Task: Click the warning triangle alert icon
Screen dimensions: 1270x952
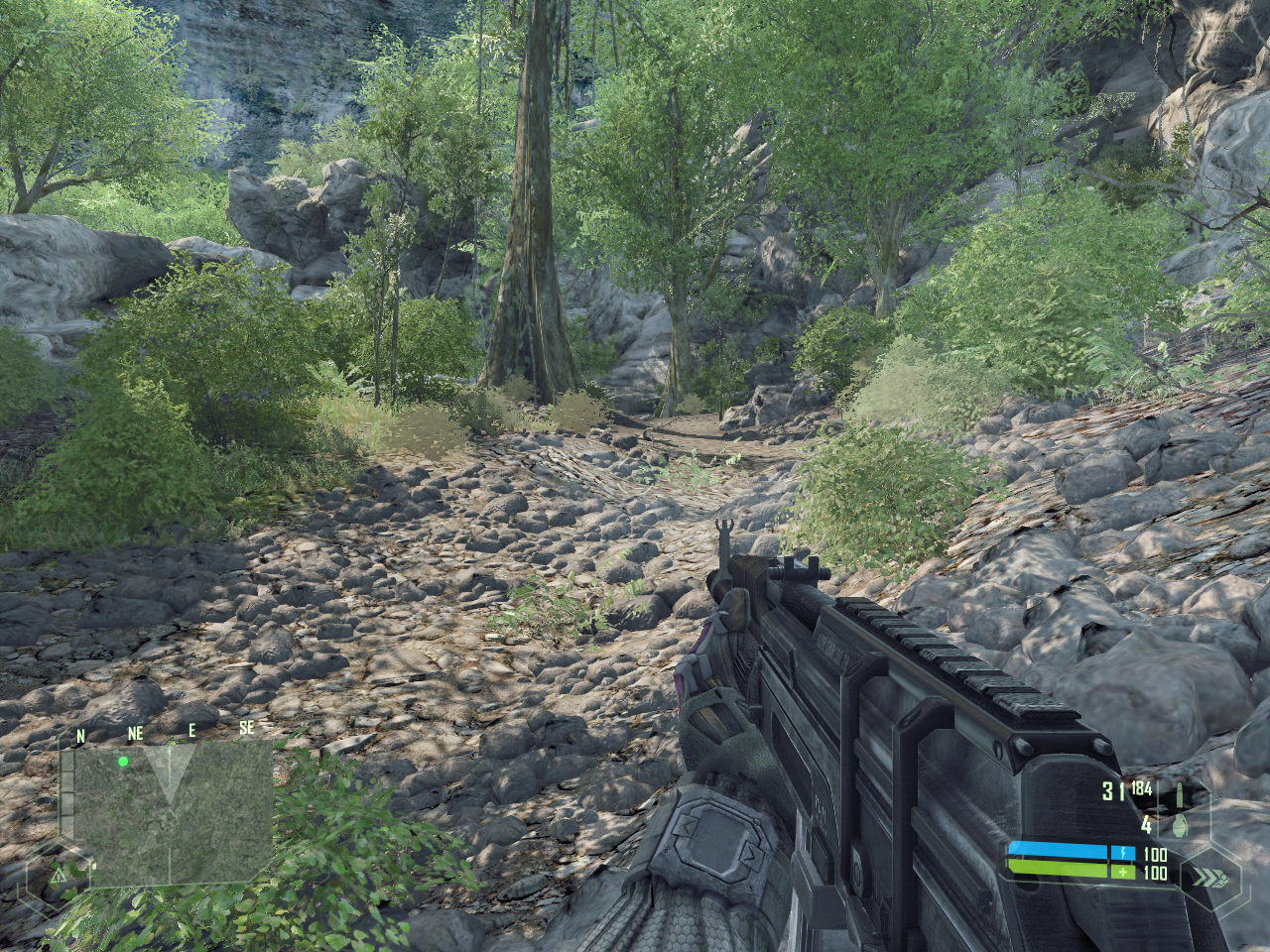Action: (x=59, y=875)
